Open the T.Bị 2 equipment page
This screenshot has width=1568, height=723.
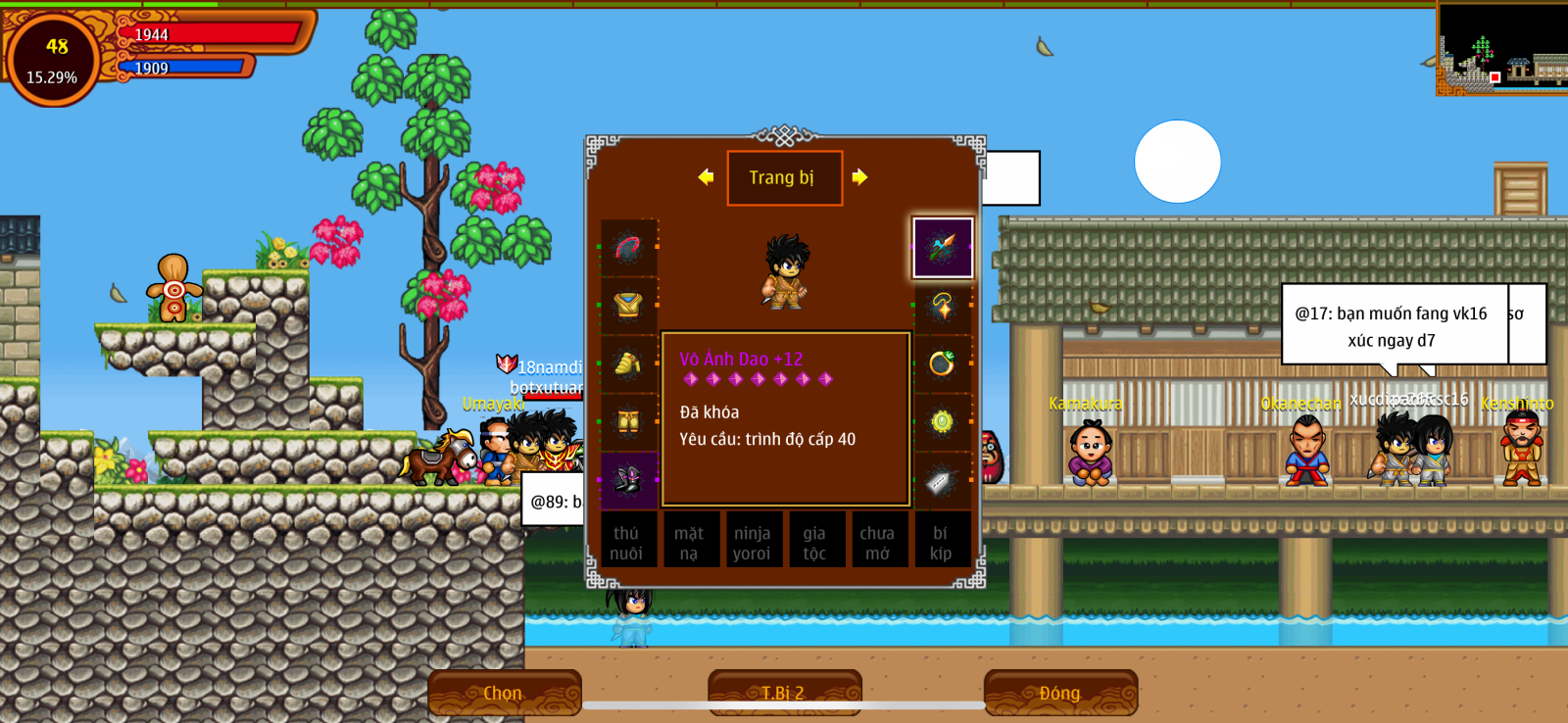pyautogui.click(x=784, y=693)
